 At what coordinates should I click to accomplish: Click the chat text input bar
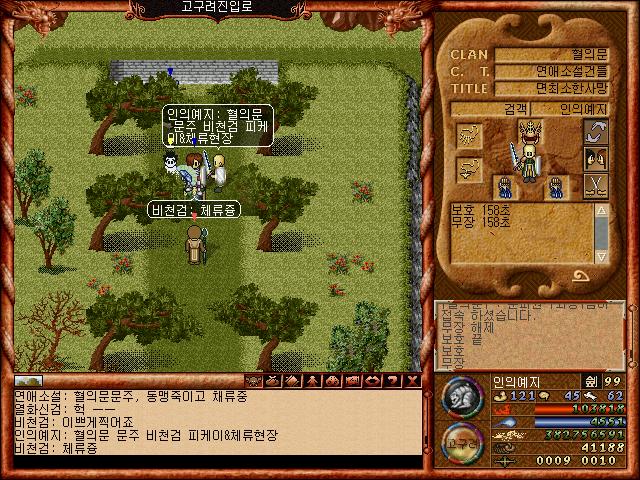(210, 461)
